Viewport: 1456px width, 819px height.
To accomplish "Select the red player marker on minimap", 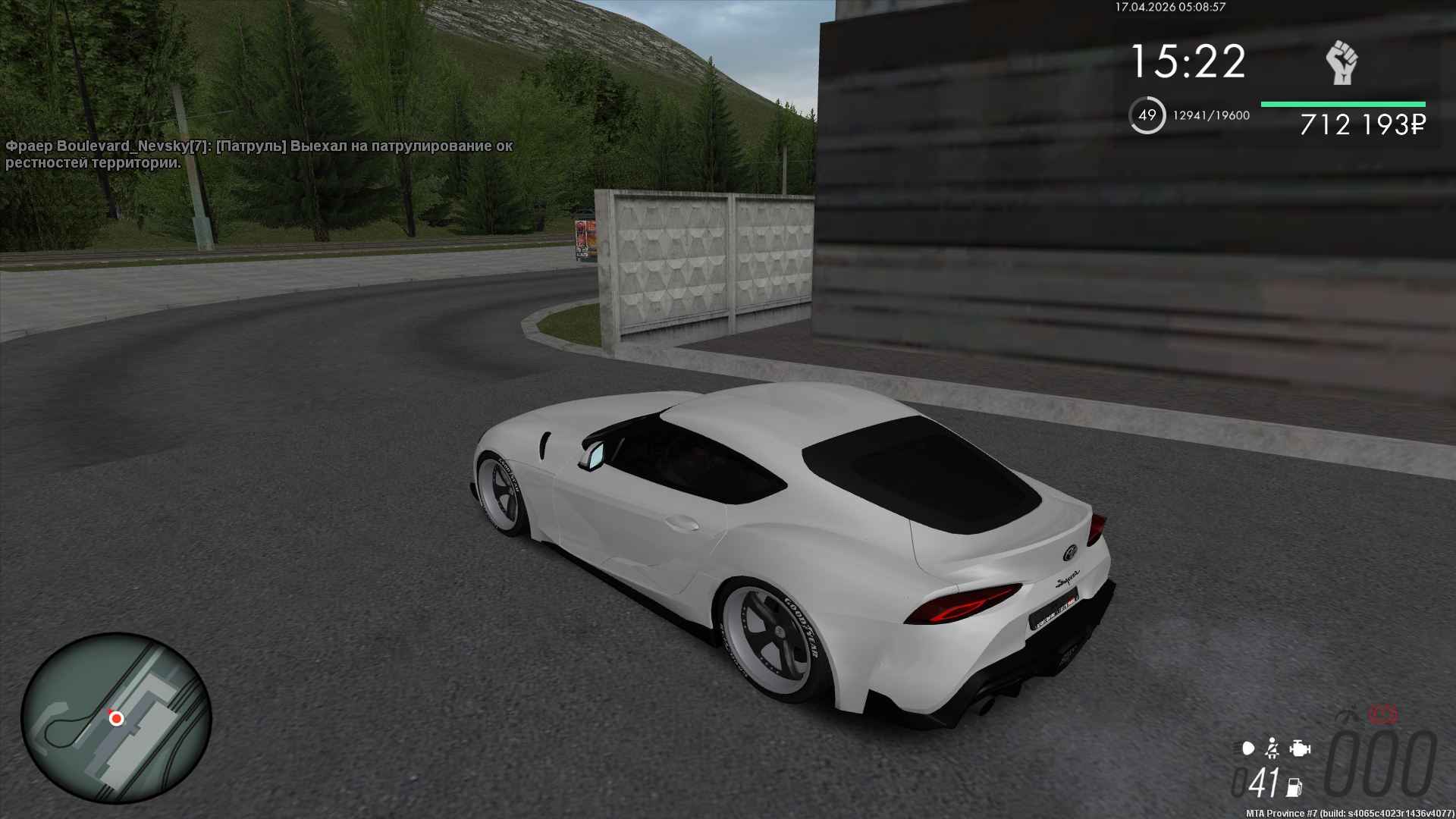I will [x=116, y=717].
